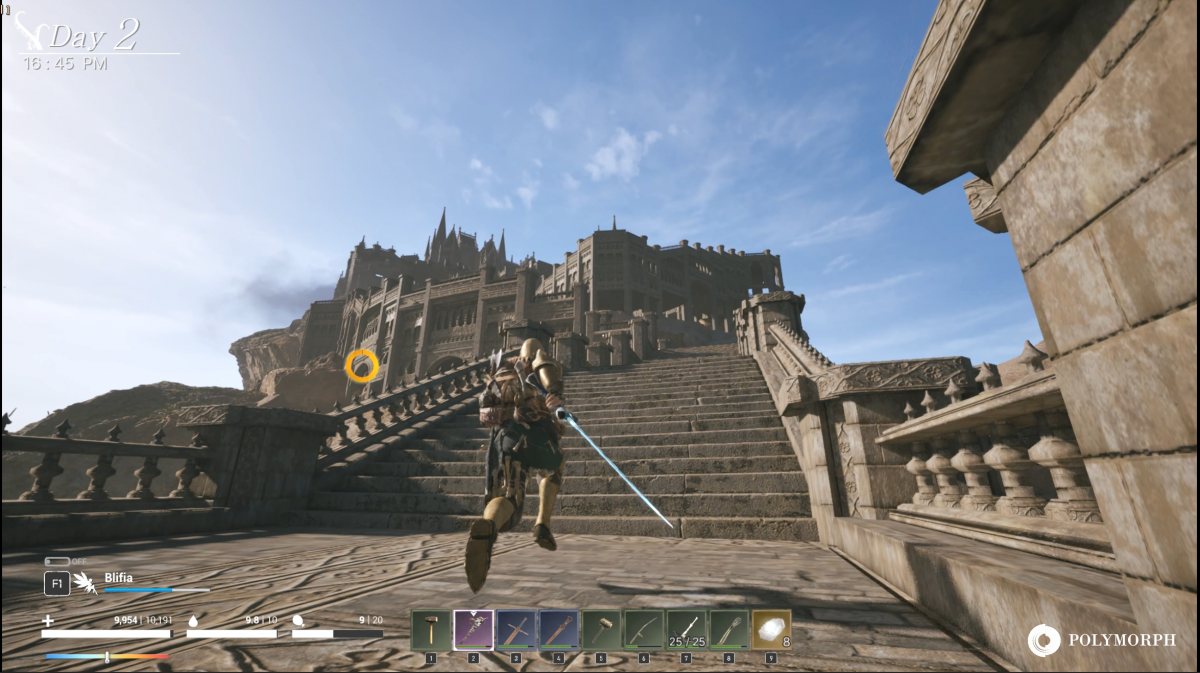Select the highlighted purple weapon slot
This screenshot has width=1200, height=673.
[473, 630]
